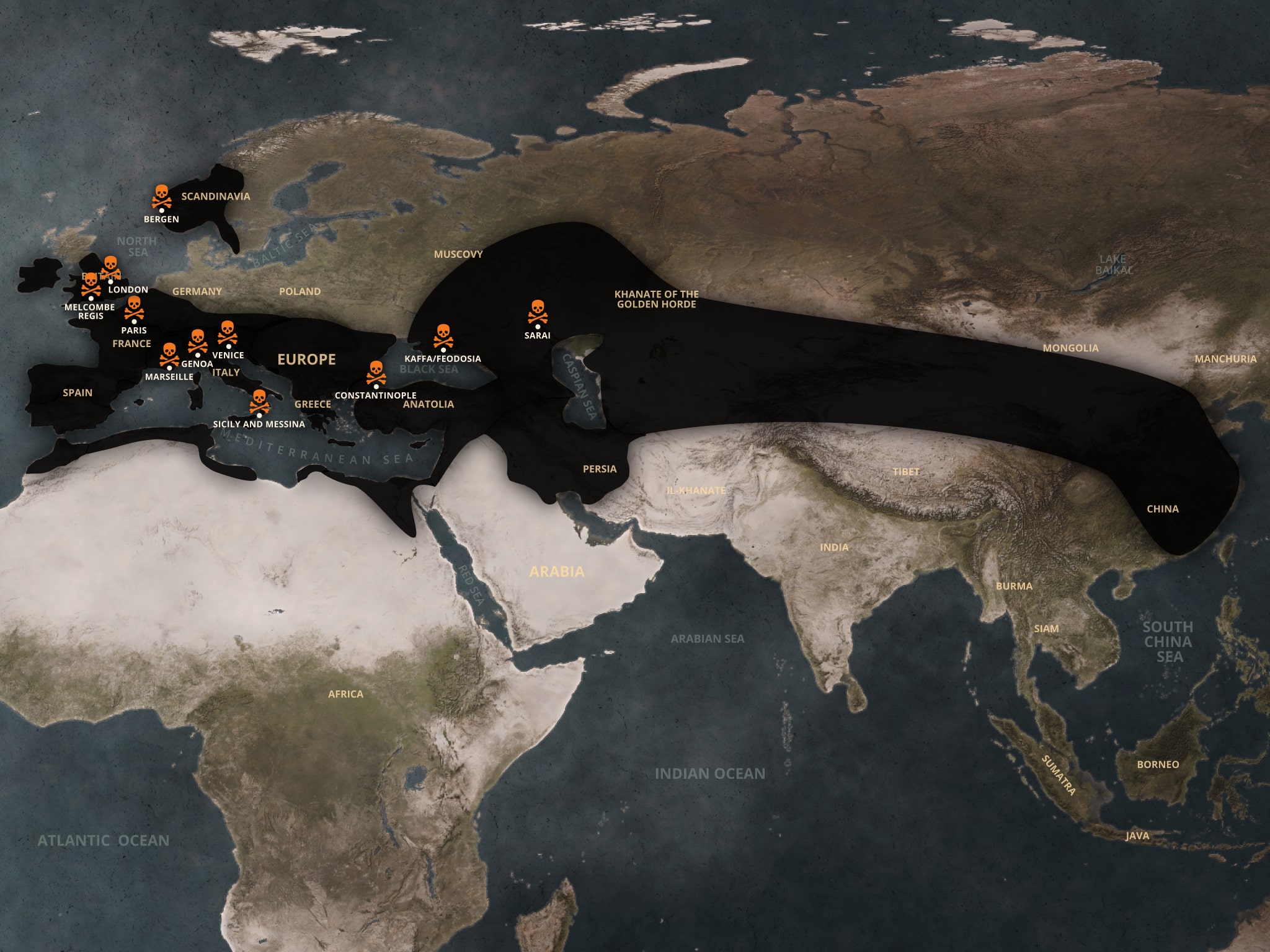Choose the Kaffa/Feodosia skull marker
1270x952 pixels.
(x=443, y=337)
